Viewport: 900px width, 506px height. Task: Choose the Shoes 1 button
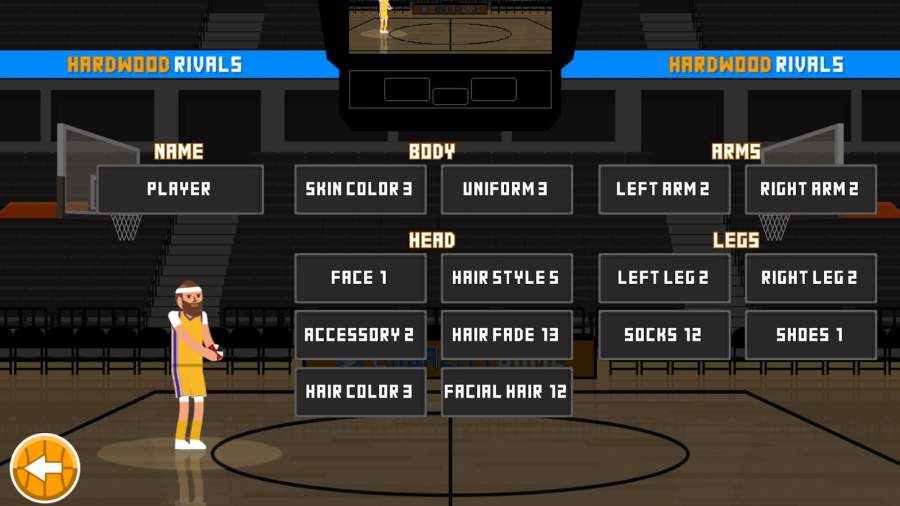point(810,335)
